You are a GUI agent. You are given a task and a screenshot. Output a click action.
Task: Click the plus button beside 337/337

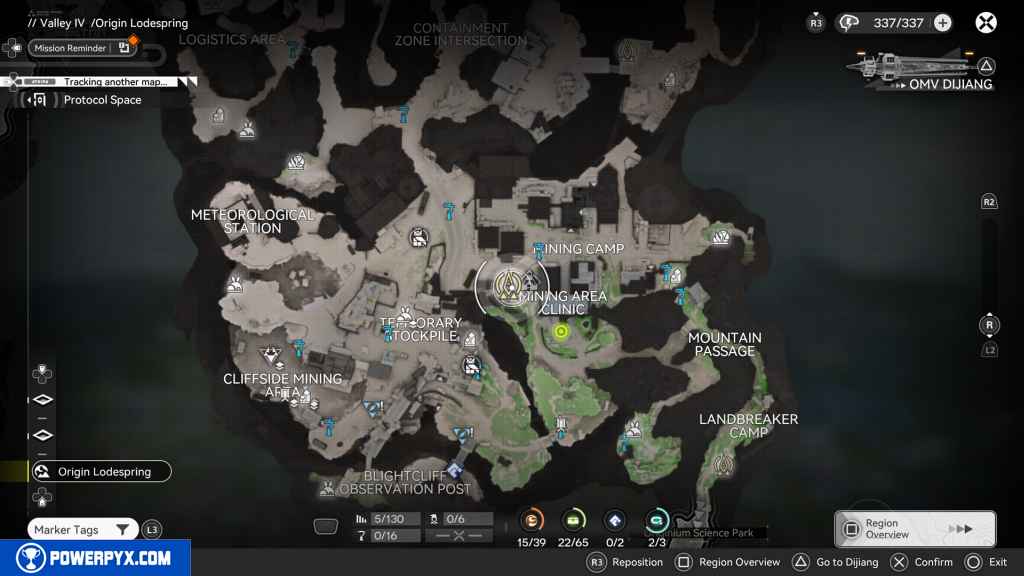(942, 23)
